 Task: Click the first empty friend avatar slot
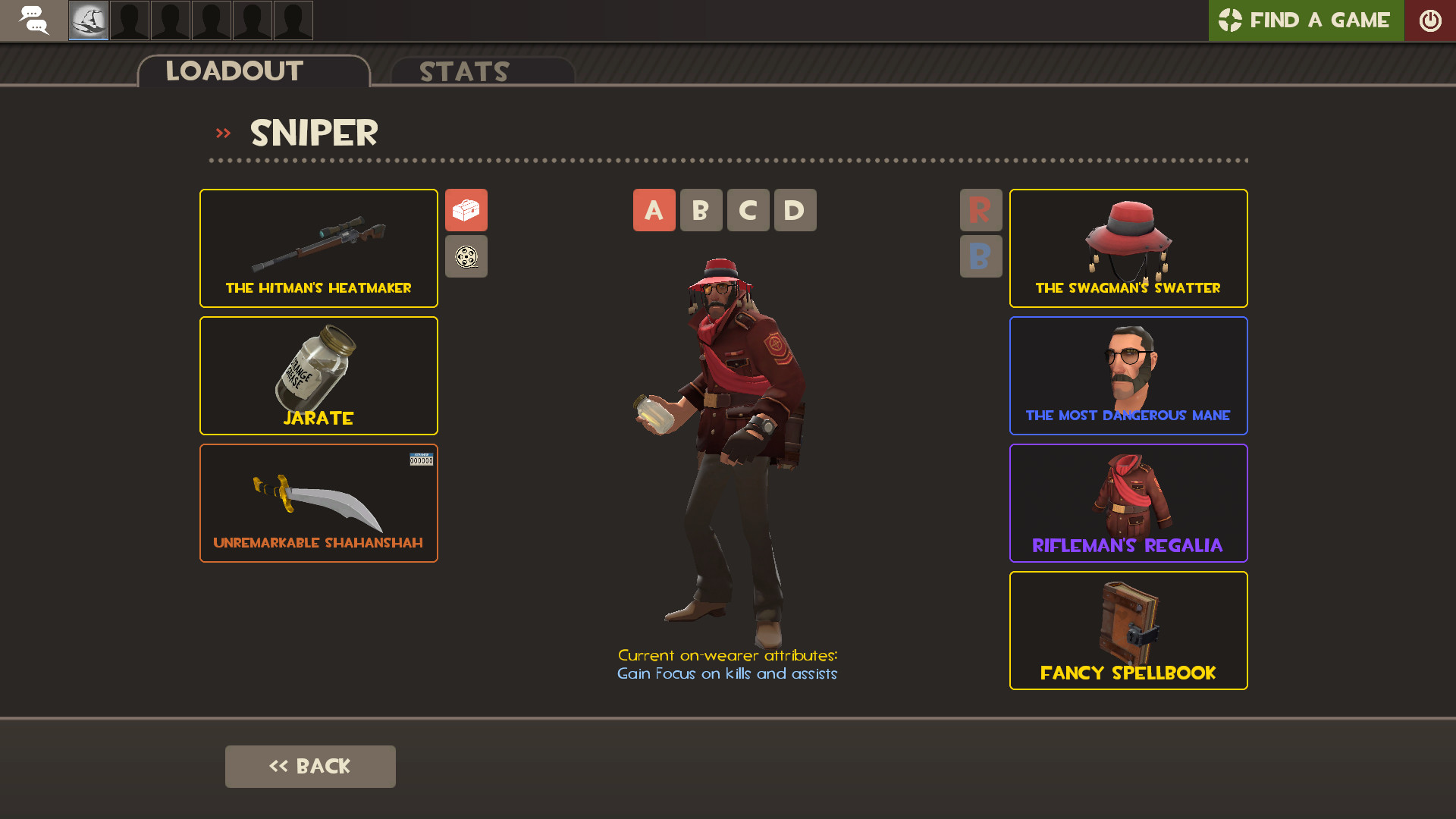pos(129,20)
